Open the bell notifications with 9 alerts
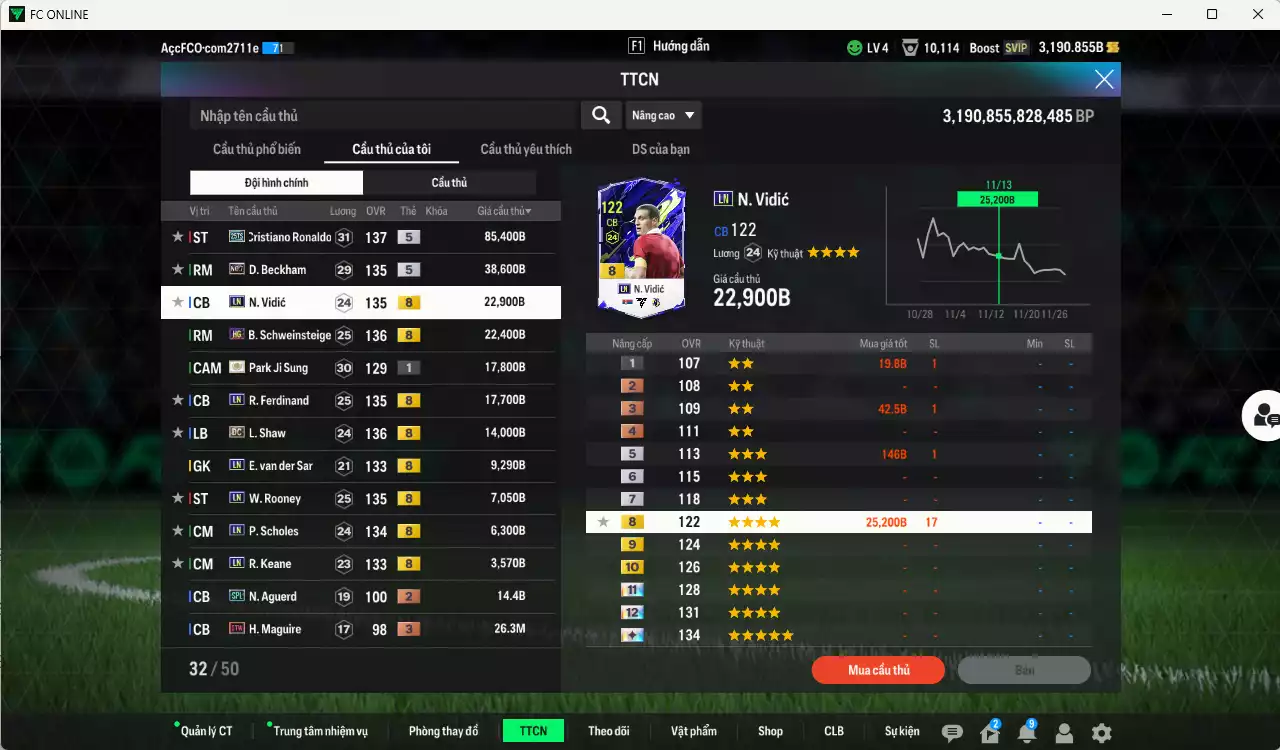The height and width of the screenshot is (750, 1280). [1026, 732]
